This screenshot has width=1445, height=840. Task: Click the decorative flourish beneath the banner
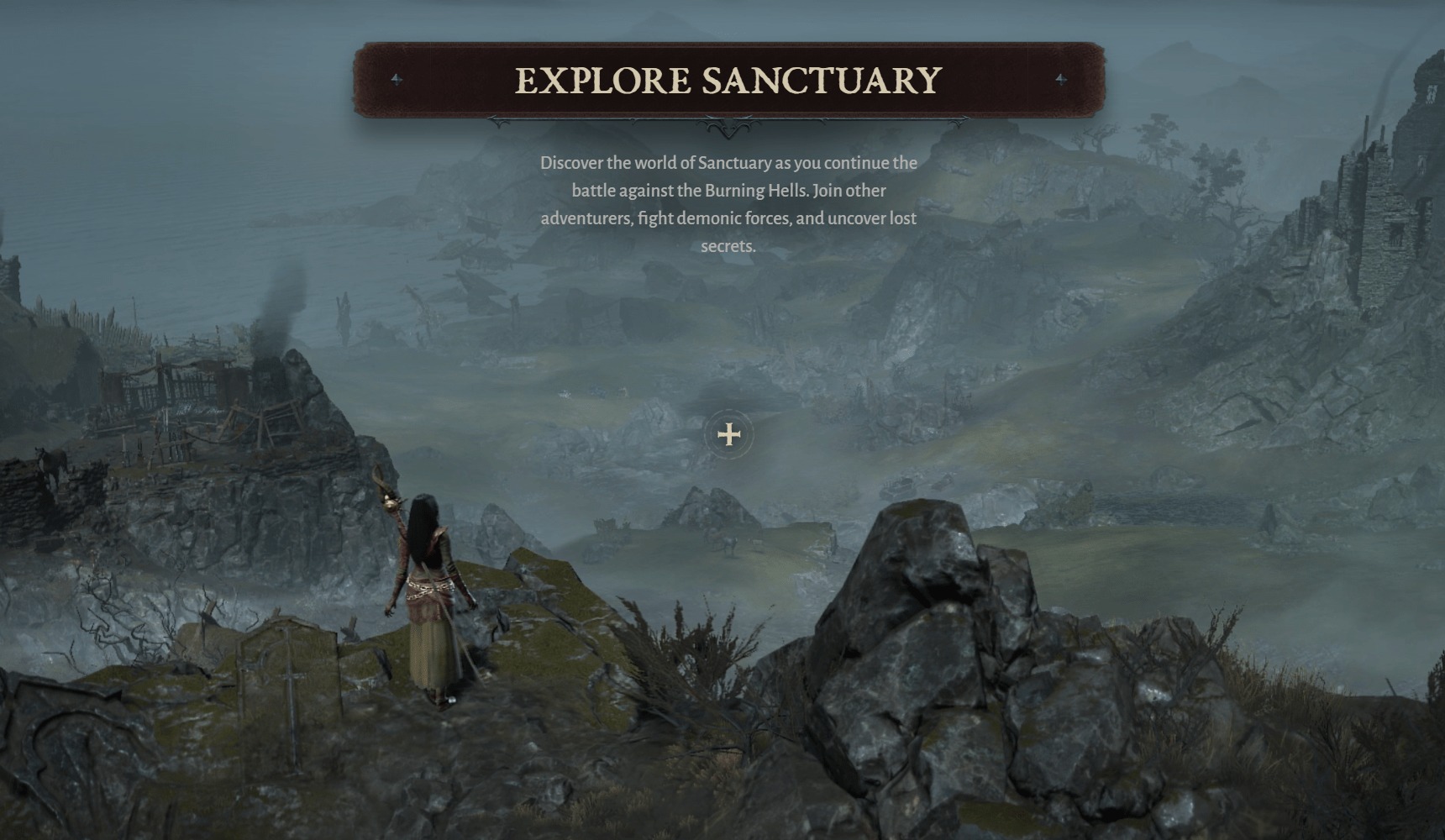(x=729, y=126)
